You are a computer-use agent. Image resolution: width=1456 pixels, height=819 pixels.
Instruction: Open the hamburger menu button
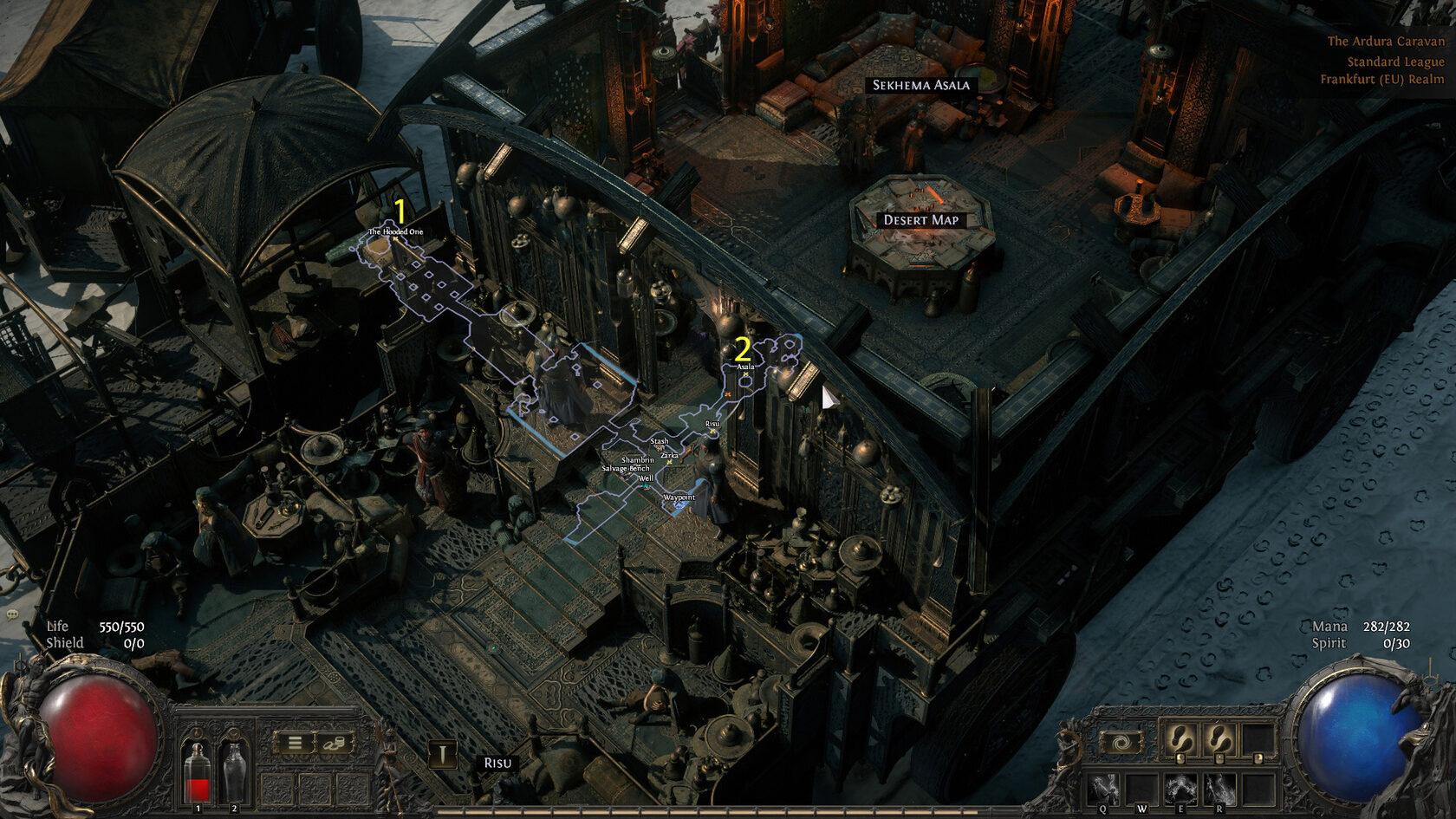click(x=295, y=743)
